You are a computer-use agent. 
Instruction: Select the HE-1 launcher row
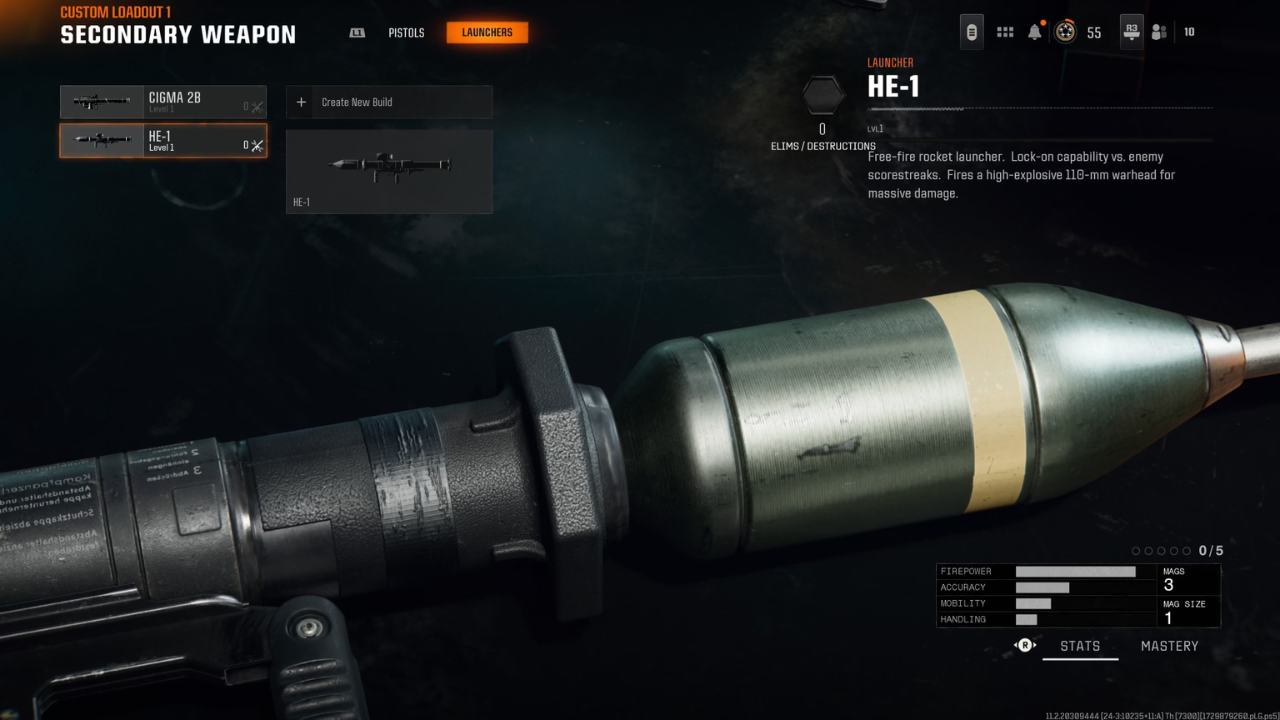tap(163, 141)
